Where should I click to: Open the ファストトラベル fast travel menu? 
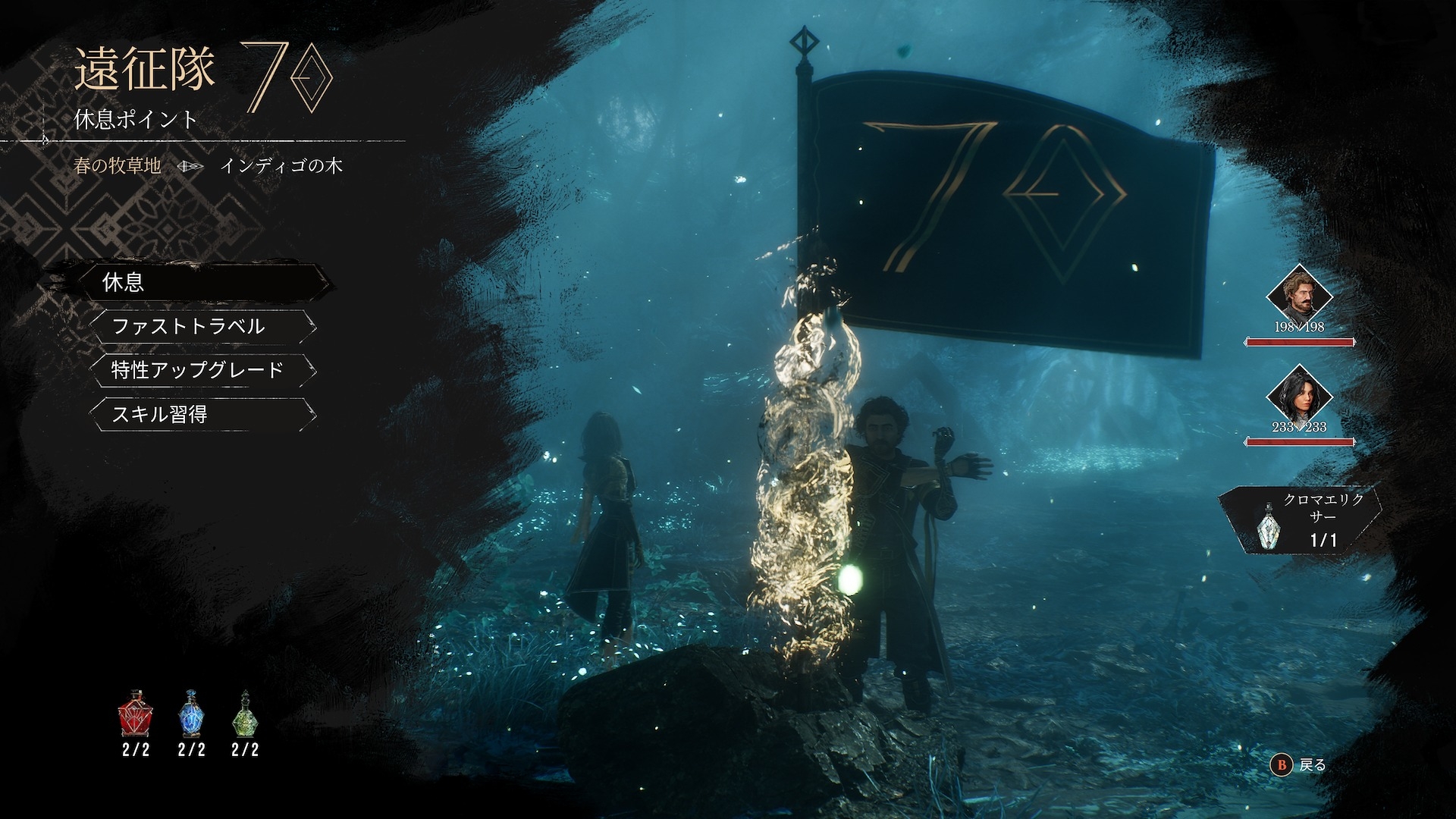coord(201,327)
